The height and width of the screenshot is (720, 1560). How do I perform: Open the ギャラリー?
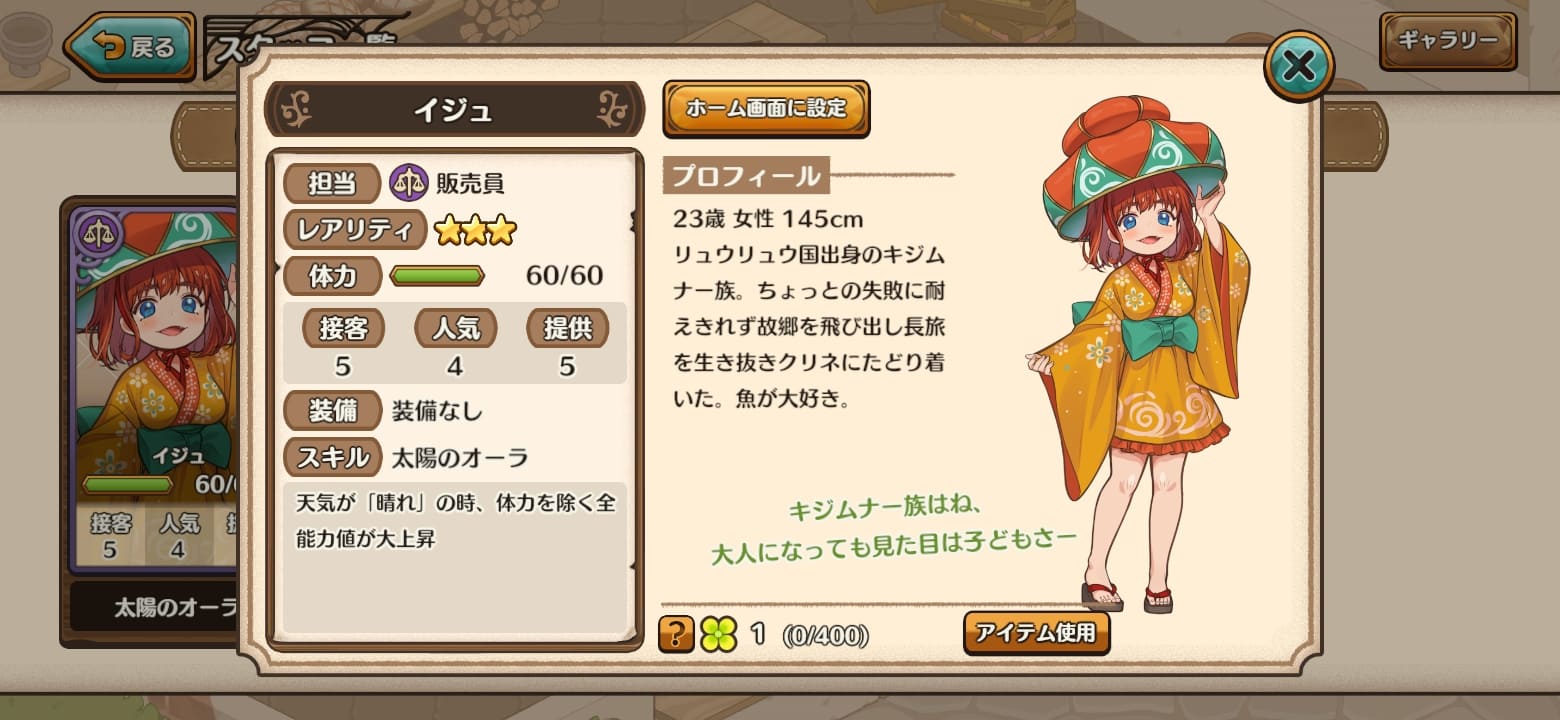coord(1447,42)
